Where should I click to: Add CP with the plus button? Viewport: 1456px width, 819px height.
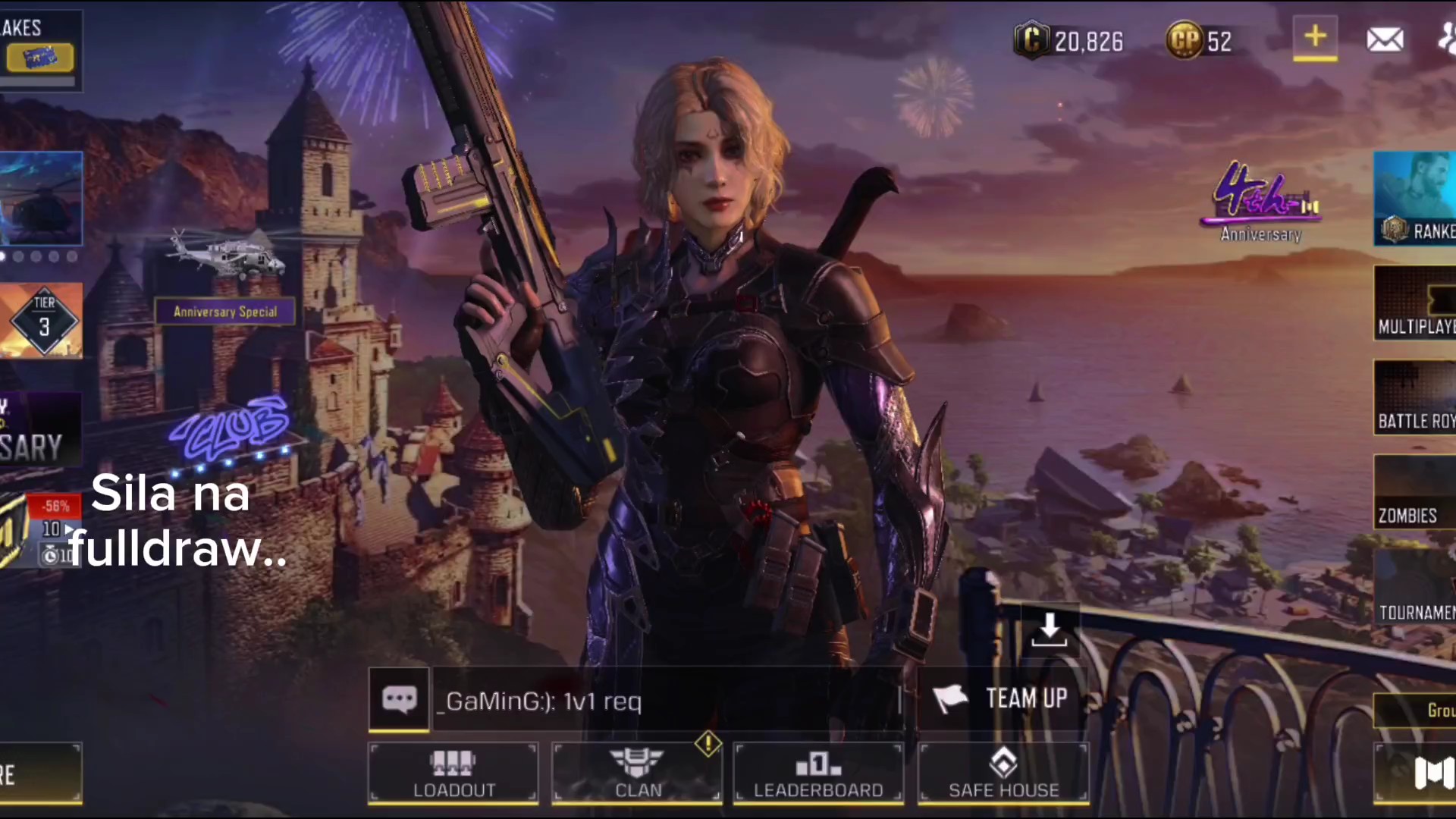point(1315,38)
